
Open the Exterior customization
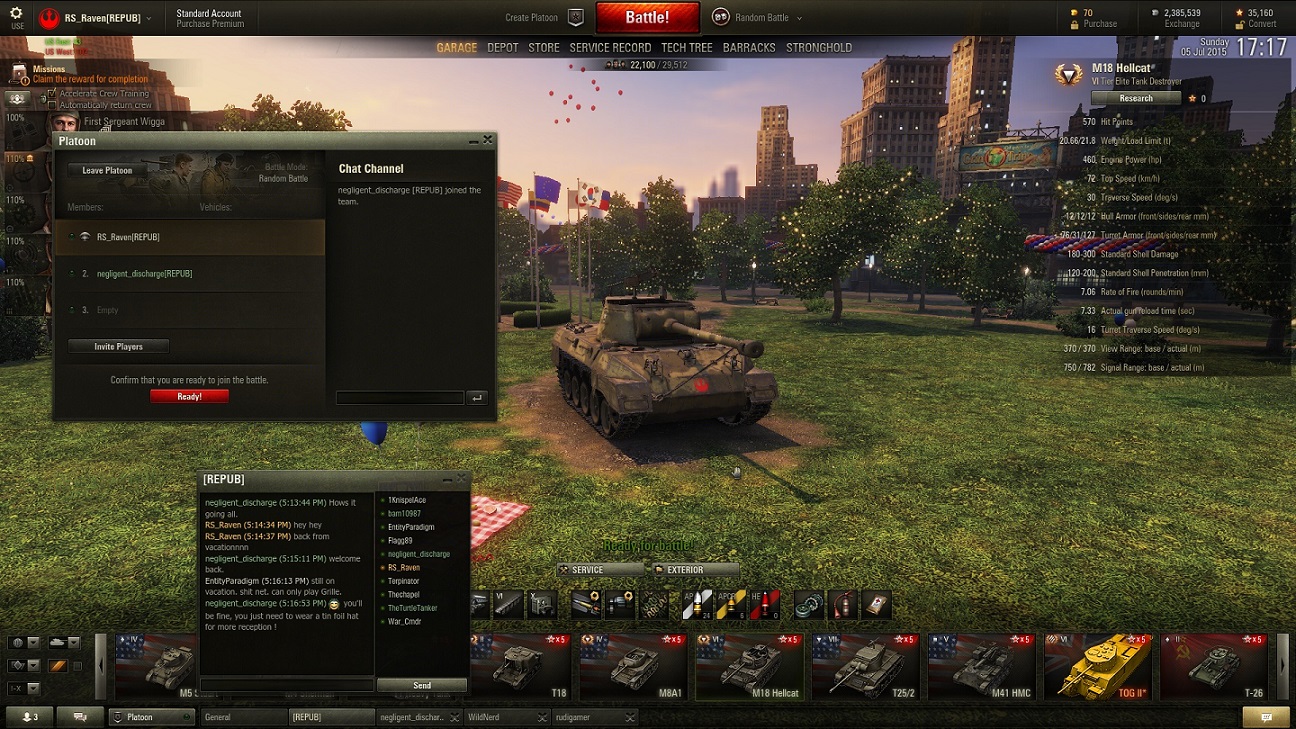695,570
